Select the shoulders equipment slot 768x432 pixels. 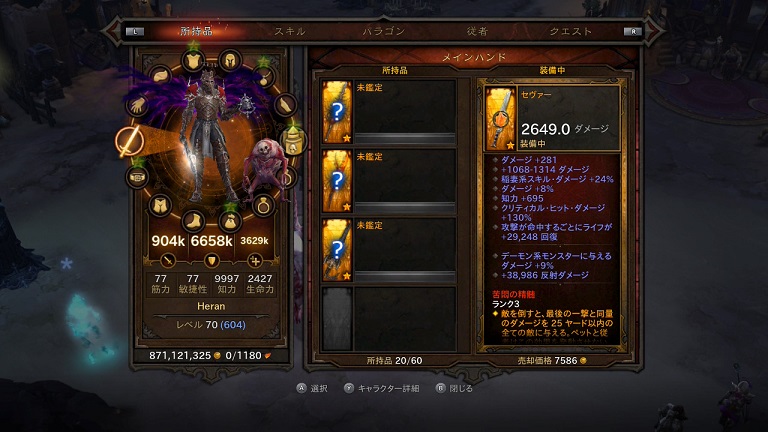[161, 76]
